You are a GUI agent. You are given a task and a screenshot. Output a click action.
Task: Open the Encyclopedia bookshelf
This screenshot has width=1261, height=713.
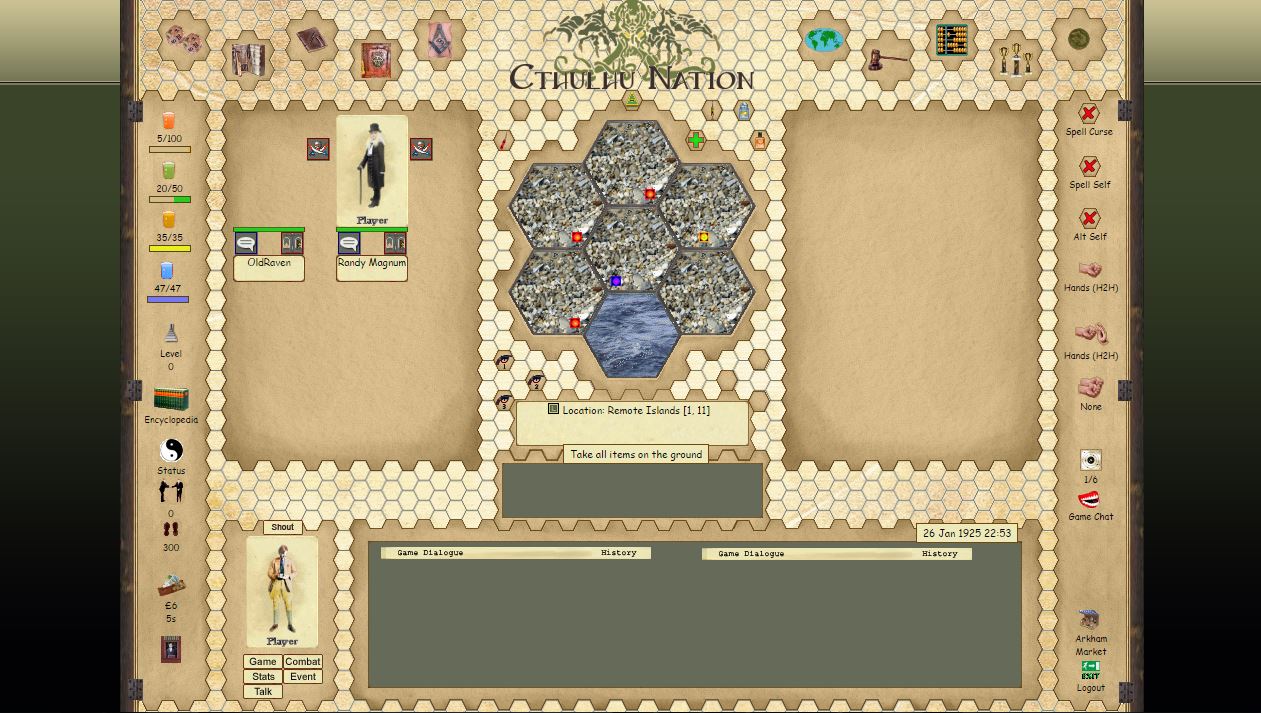171,399
